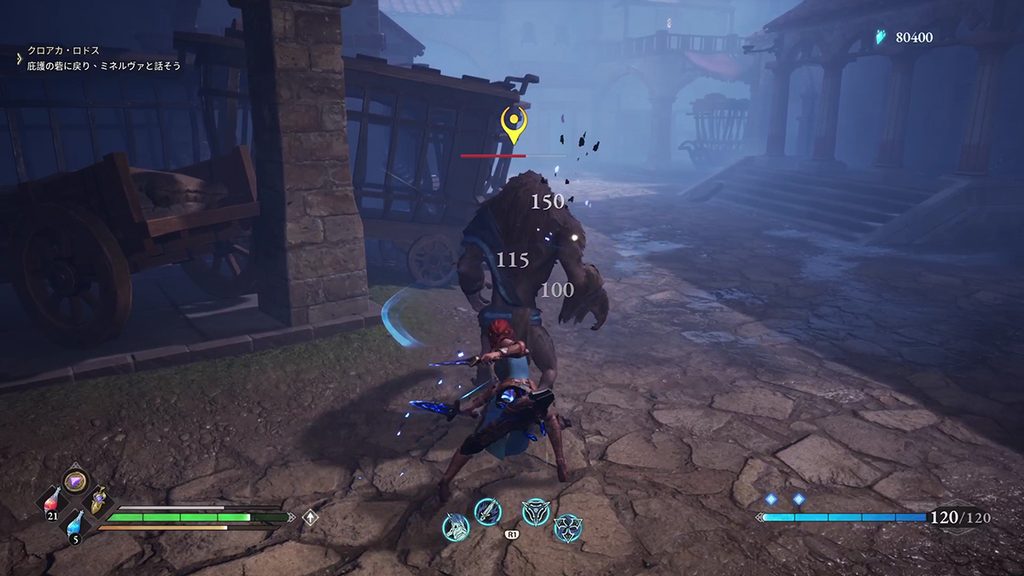
Task: Use the inverted triangle floral ability
Action: pyautogui.click(x=568, y=527)
